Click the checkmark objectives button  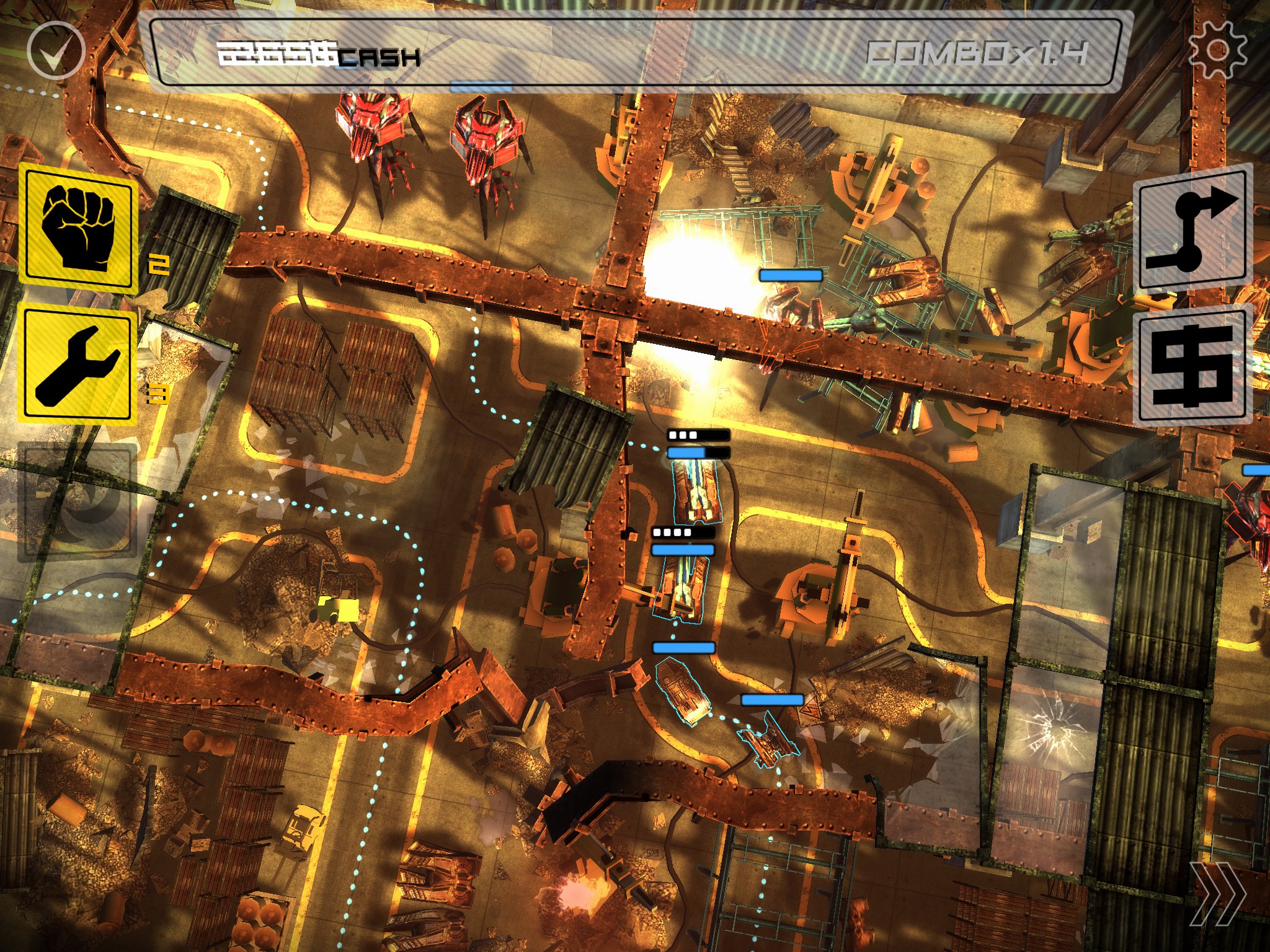click(56, 50)
